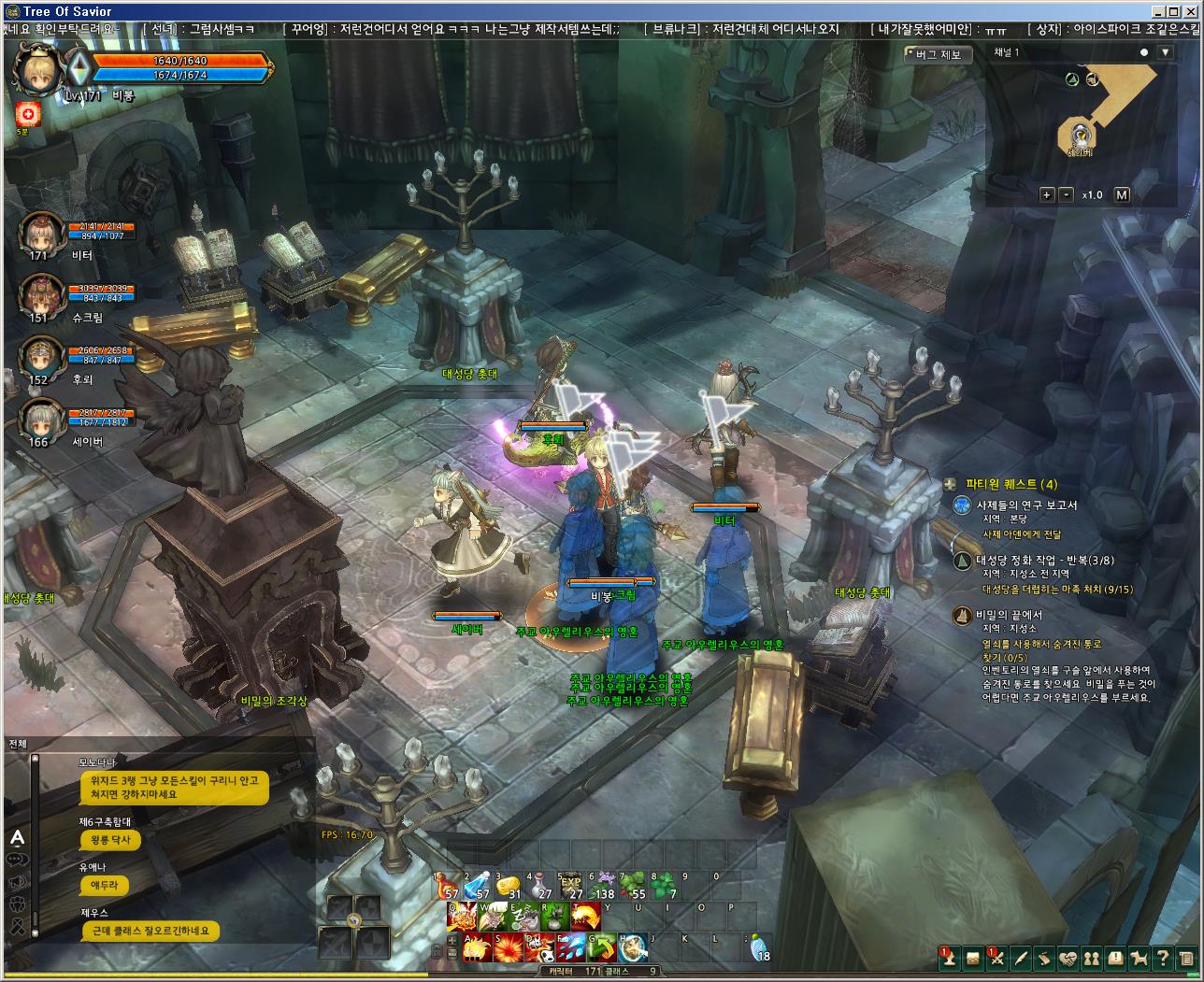The width and height of the screenshot is (1204, 982).
Task: Activate the red explosion skill on S
Action: [x=509, y=946]
